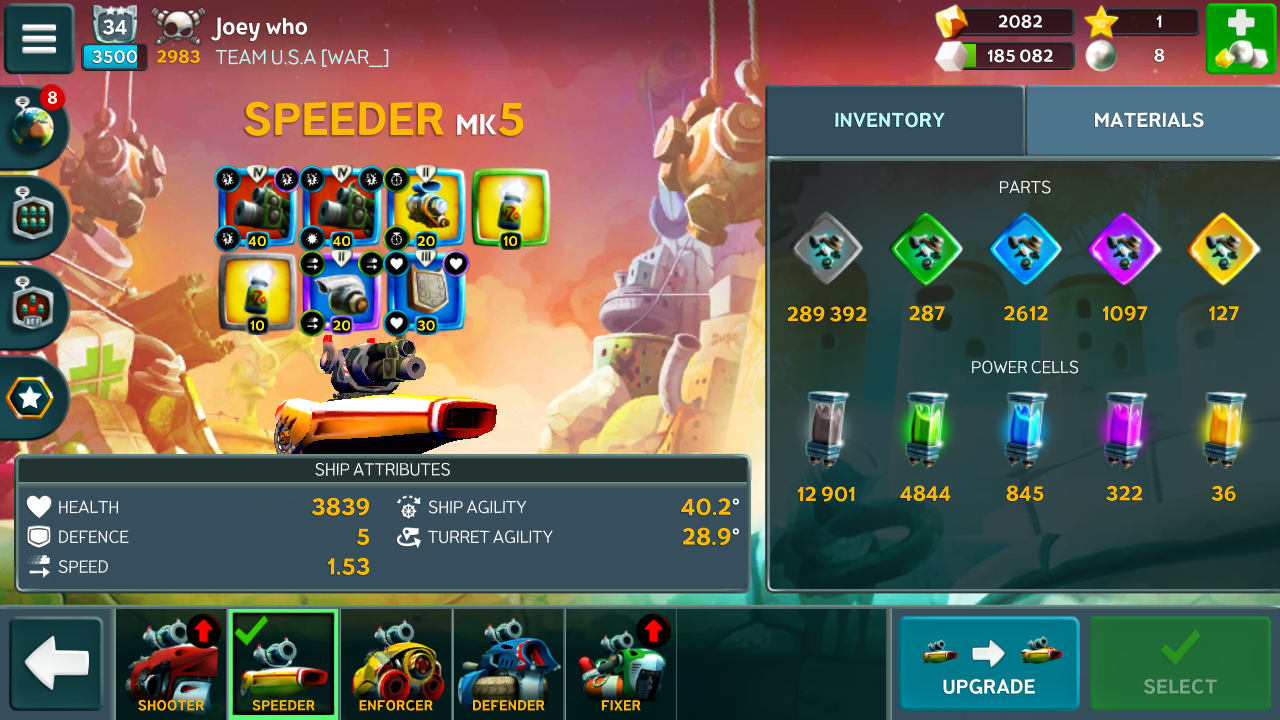The width and height of the screenshot is (1280, 720).
Task: Tap the green add currency button
Action: 1239,39
